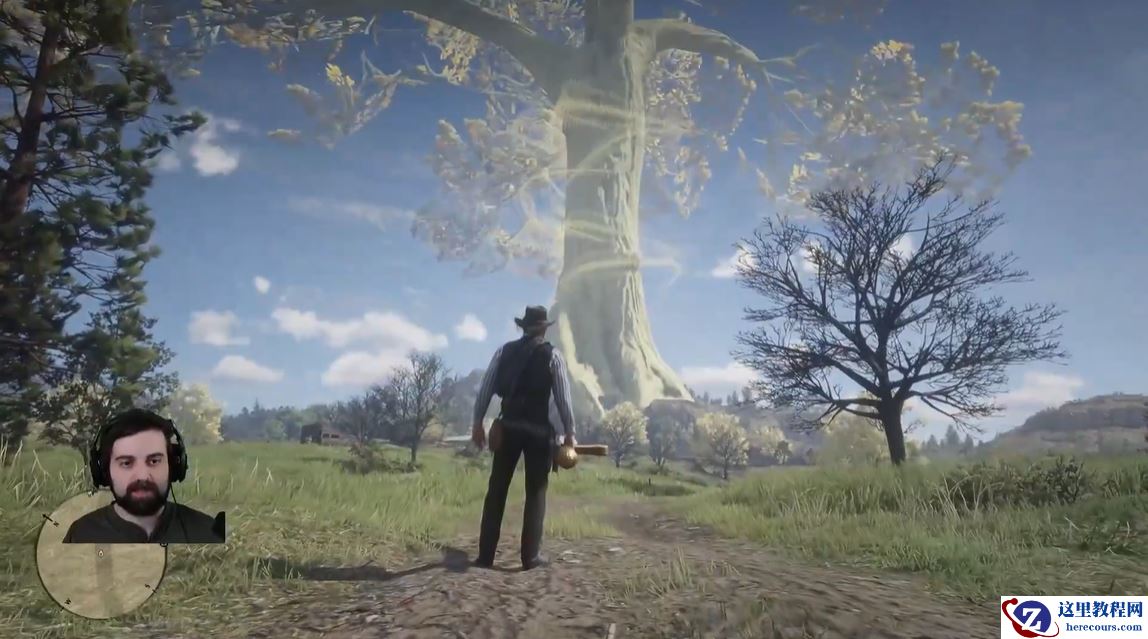Viewport: 1148px width, 639px height.
Task: Open the herecours.com watermark logo
Action: point(1073,617)
